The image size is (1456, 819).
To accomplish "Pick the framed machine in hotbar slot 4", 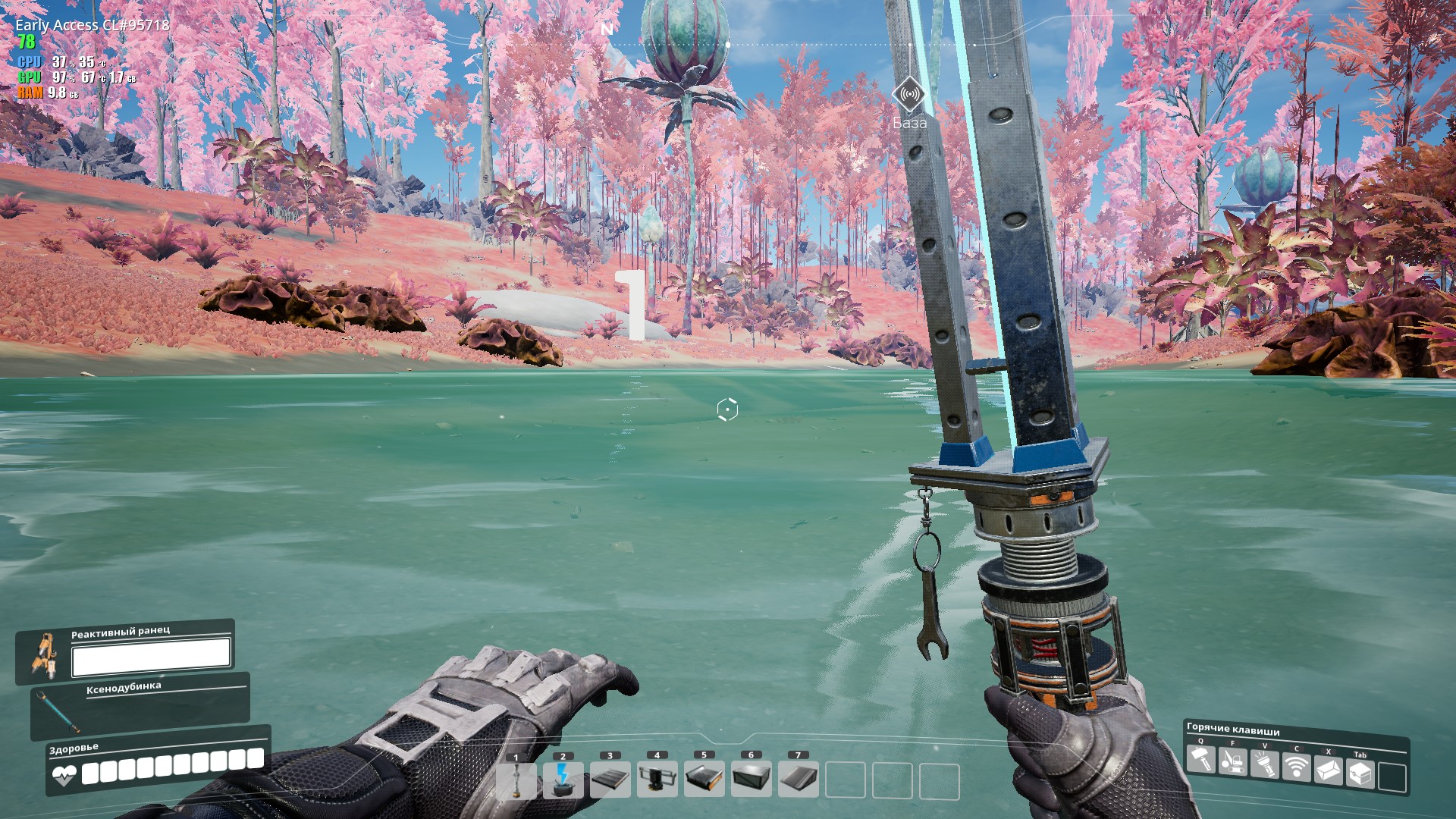I will click(x=657, y=780).
